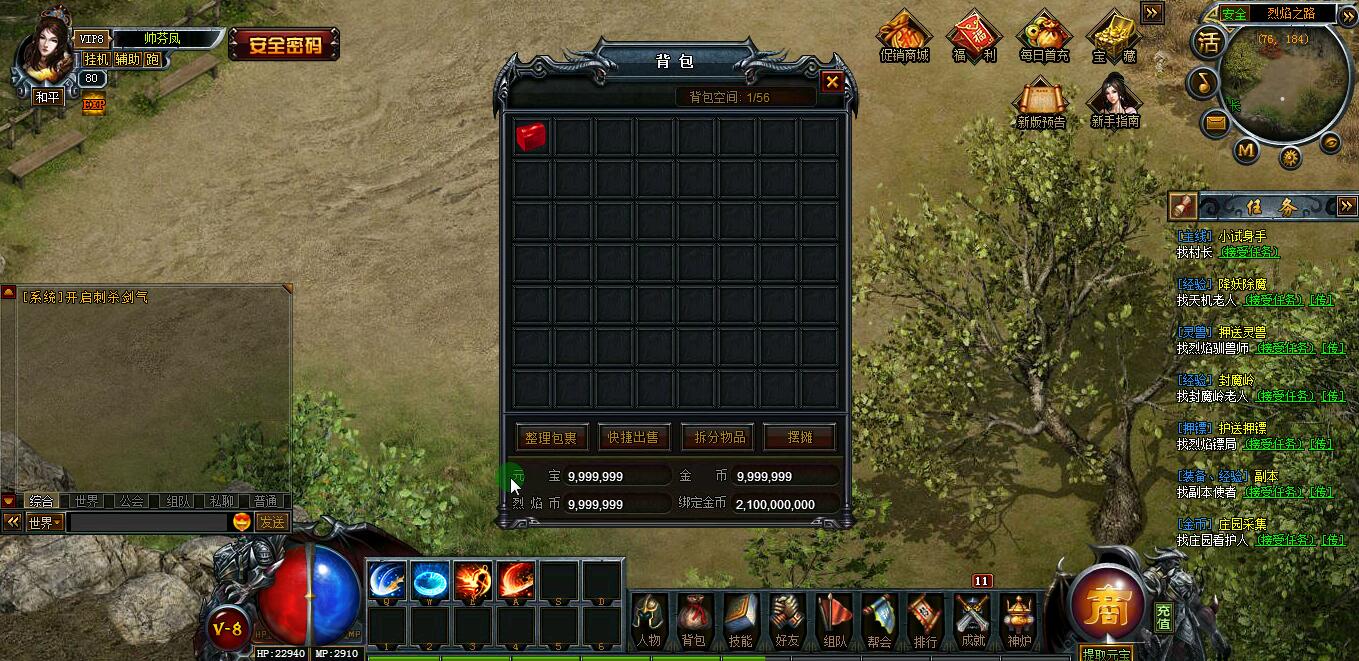This screenshot has width=1359, height=661.
Task: Open the 人物 character panel
Action: (x=648, y=621)
